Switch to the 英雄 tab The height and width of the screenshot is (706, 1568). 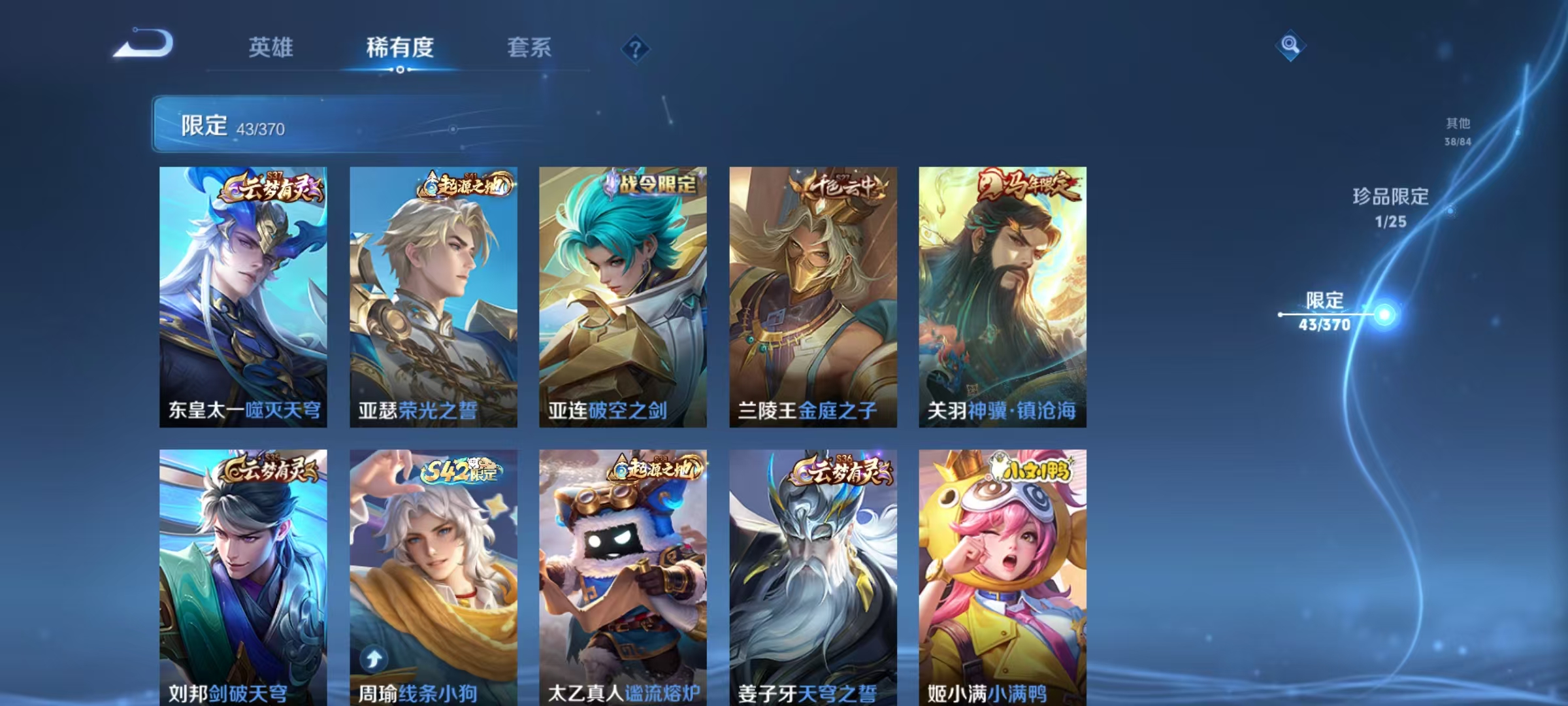(271, 46)
